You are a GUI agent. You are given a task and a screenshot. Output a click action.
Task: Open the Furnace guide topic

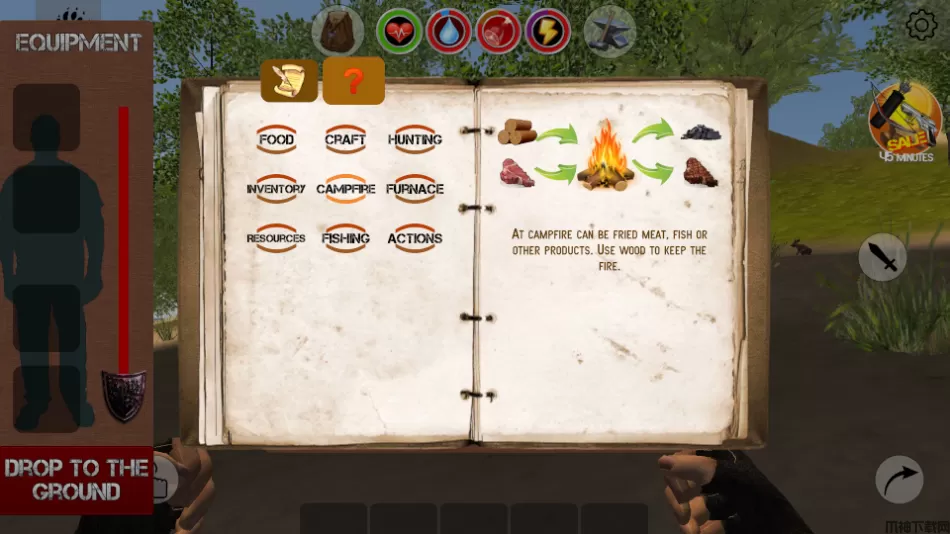415,189
